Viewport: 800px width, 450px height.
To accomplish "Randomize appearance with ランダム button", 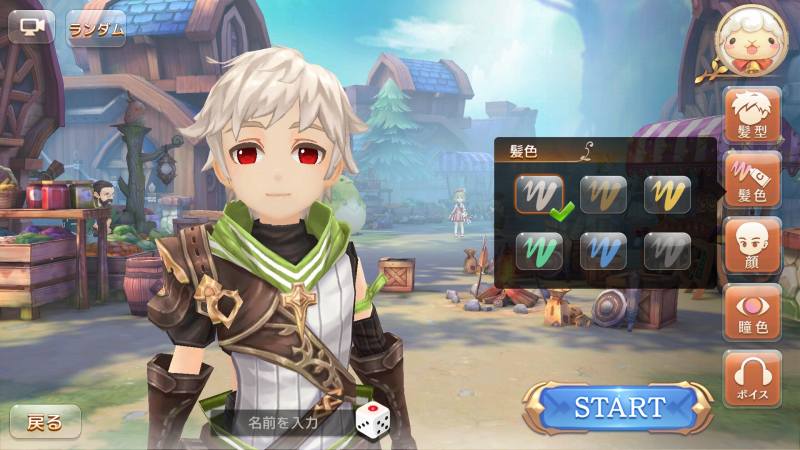I will (96, 28).
